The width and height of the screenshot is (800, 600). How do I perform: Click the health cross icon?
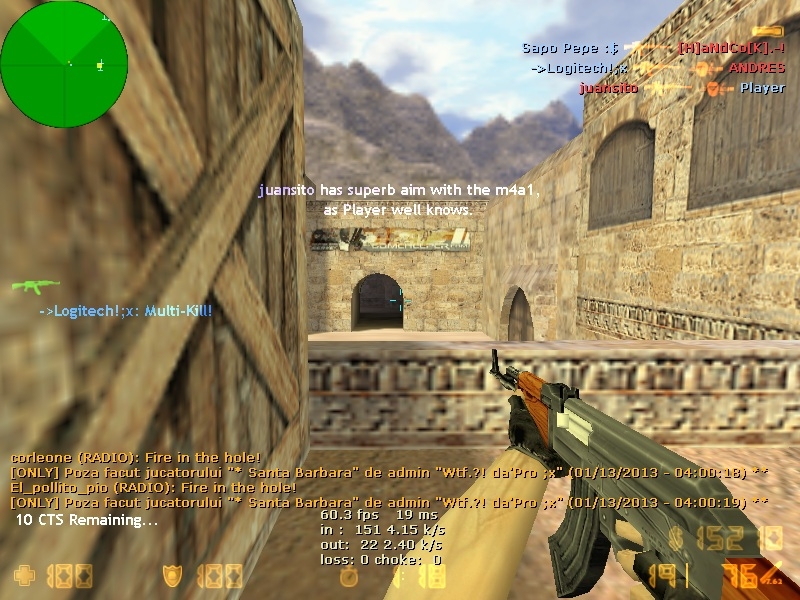click(x=23, y=575)
